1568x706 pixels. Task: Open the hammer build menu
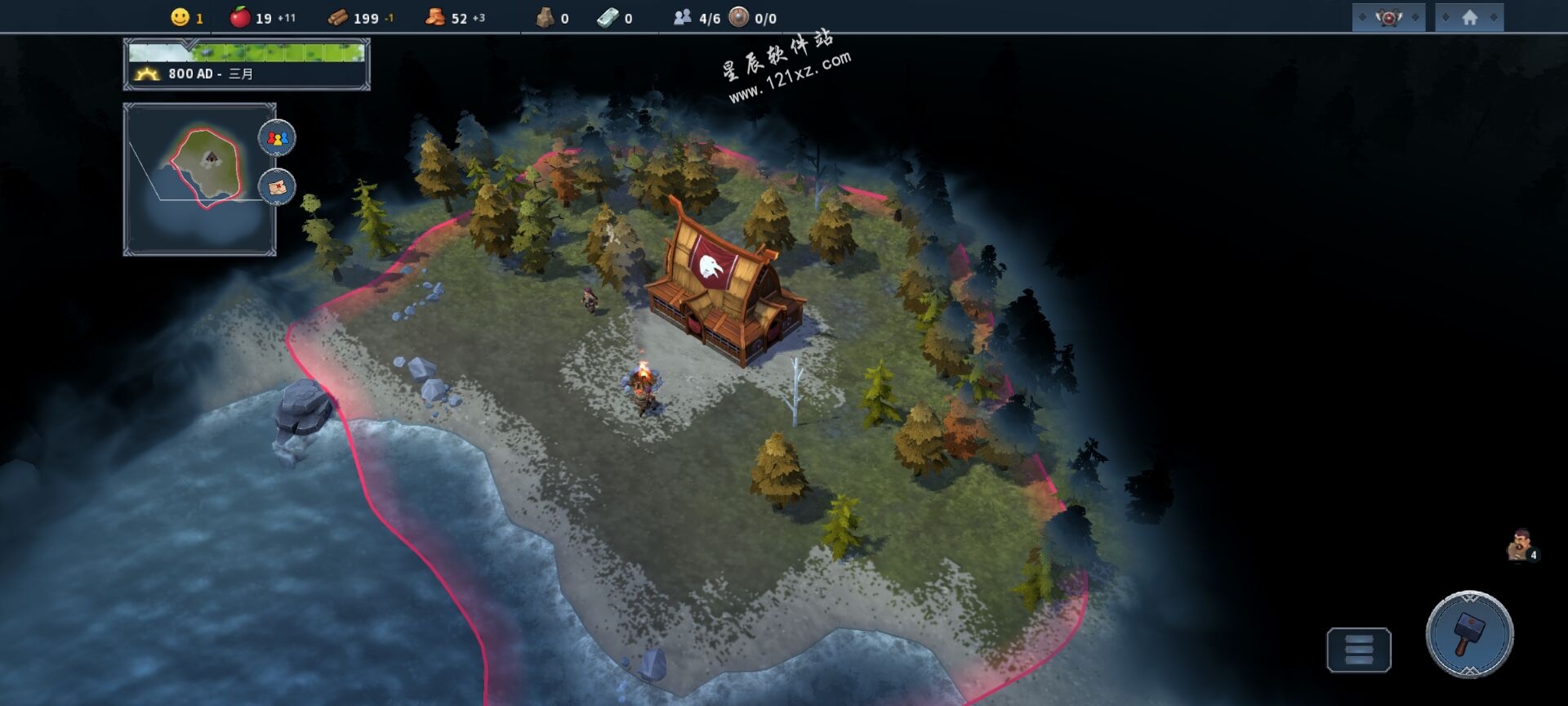(x=1468, y=634)
